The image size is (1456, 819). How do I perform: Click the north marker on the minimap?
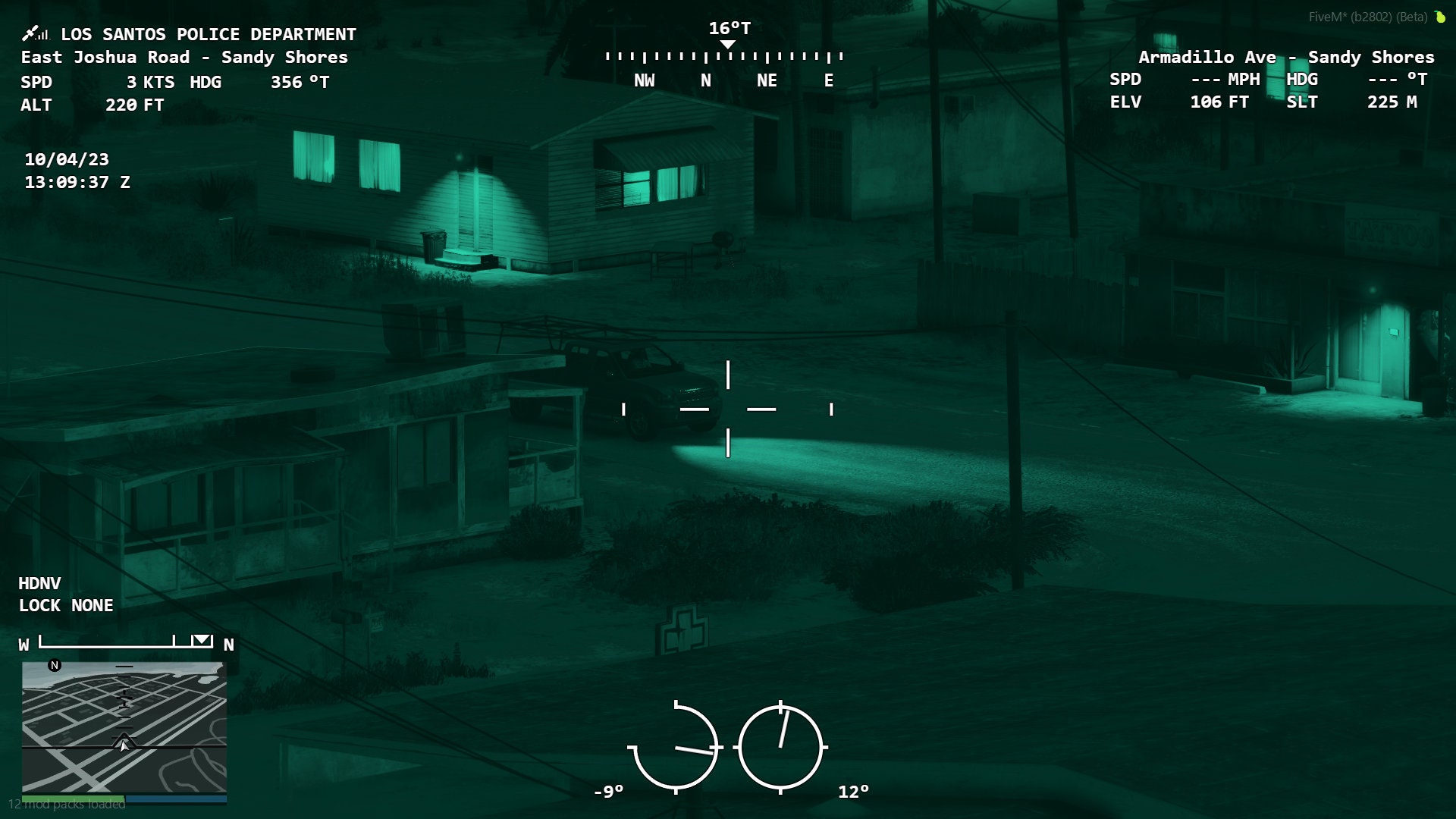pos(54,665)
